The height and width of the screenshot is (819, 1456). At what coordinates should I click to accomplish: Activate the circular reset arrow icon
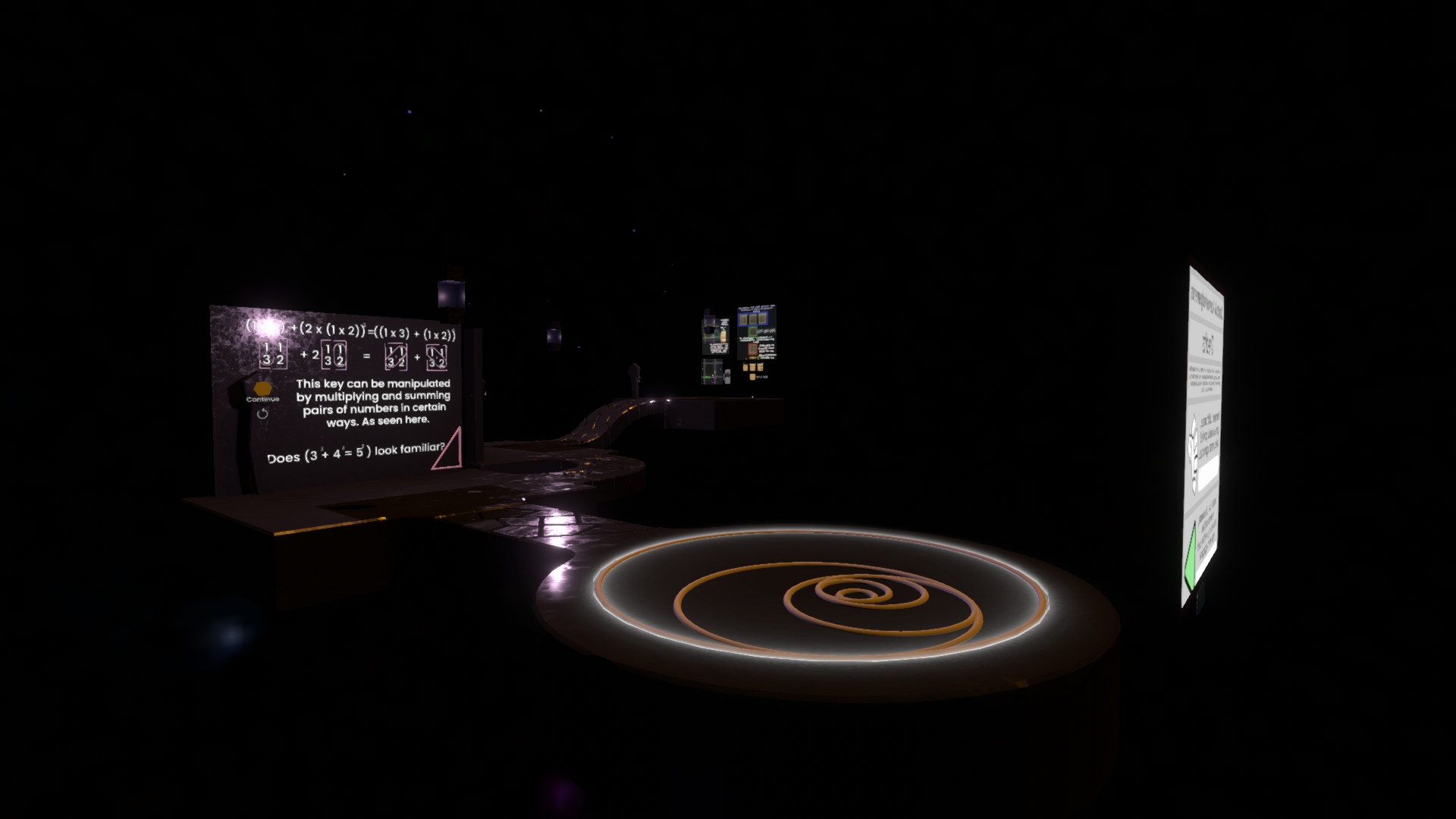point(262,413)
